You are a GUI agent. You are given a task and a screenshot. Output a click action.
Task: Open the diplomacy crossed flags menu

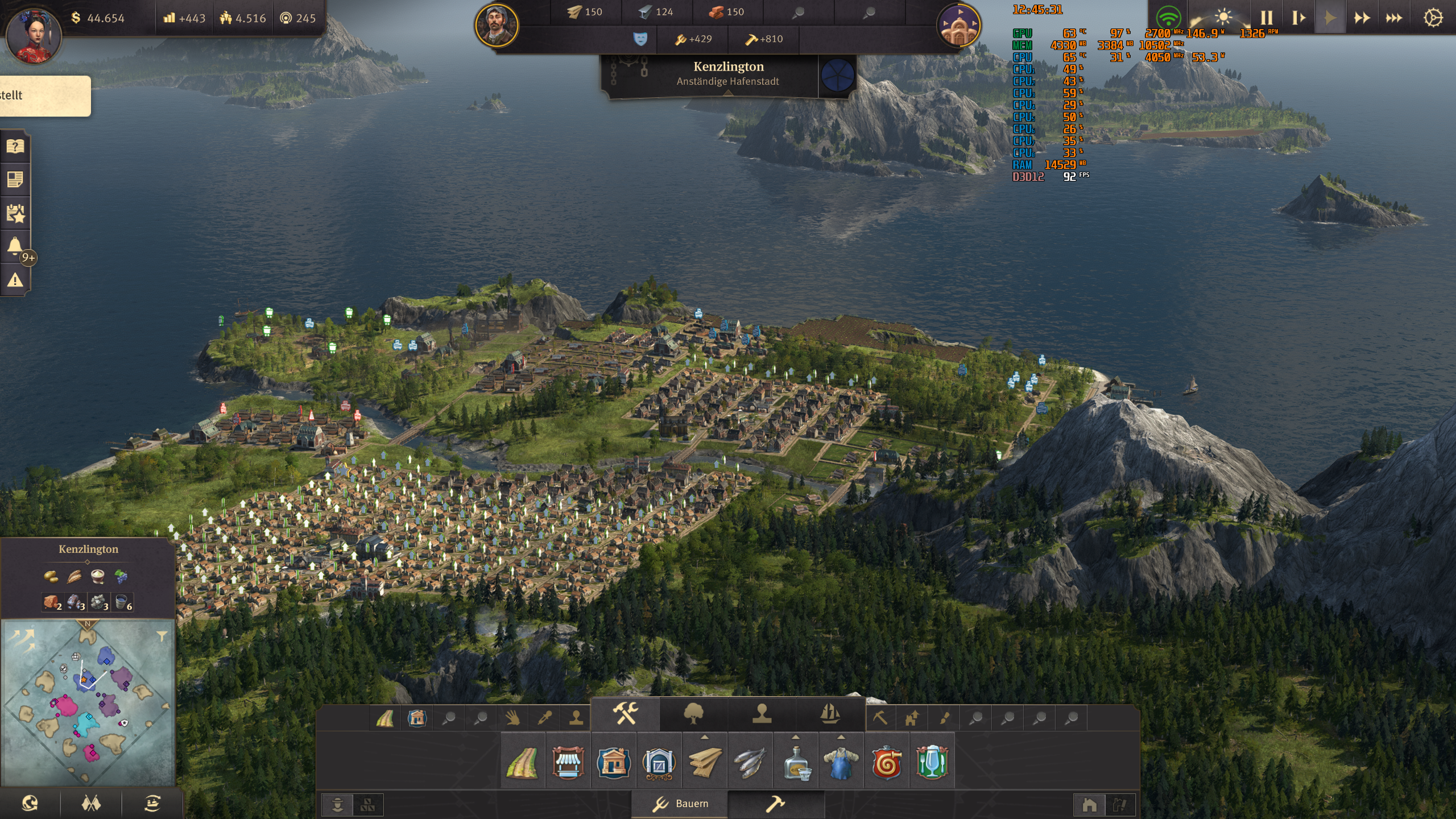pyautogui.click(x=91, y=803)
